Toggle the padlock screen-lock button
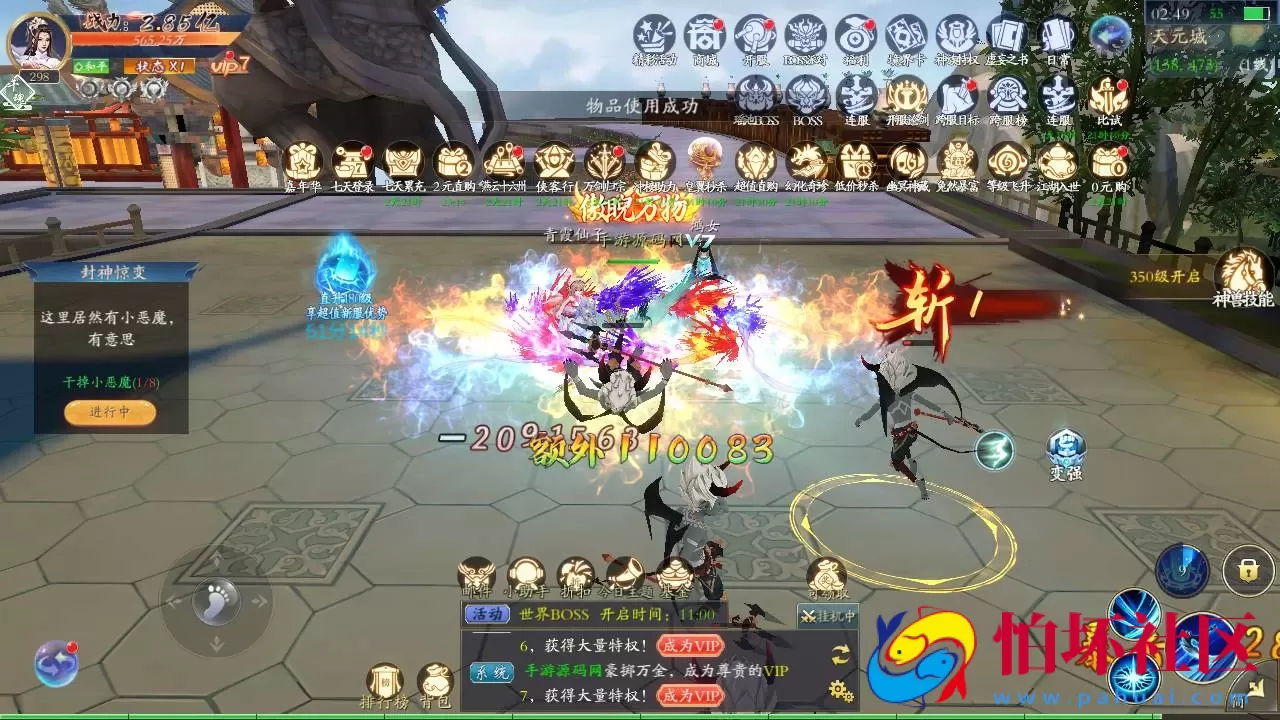The width and height of the screenshot is (1280, 720). [1247, 570]
